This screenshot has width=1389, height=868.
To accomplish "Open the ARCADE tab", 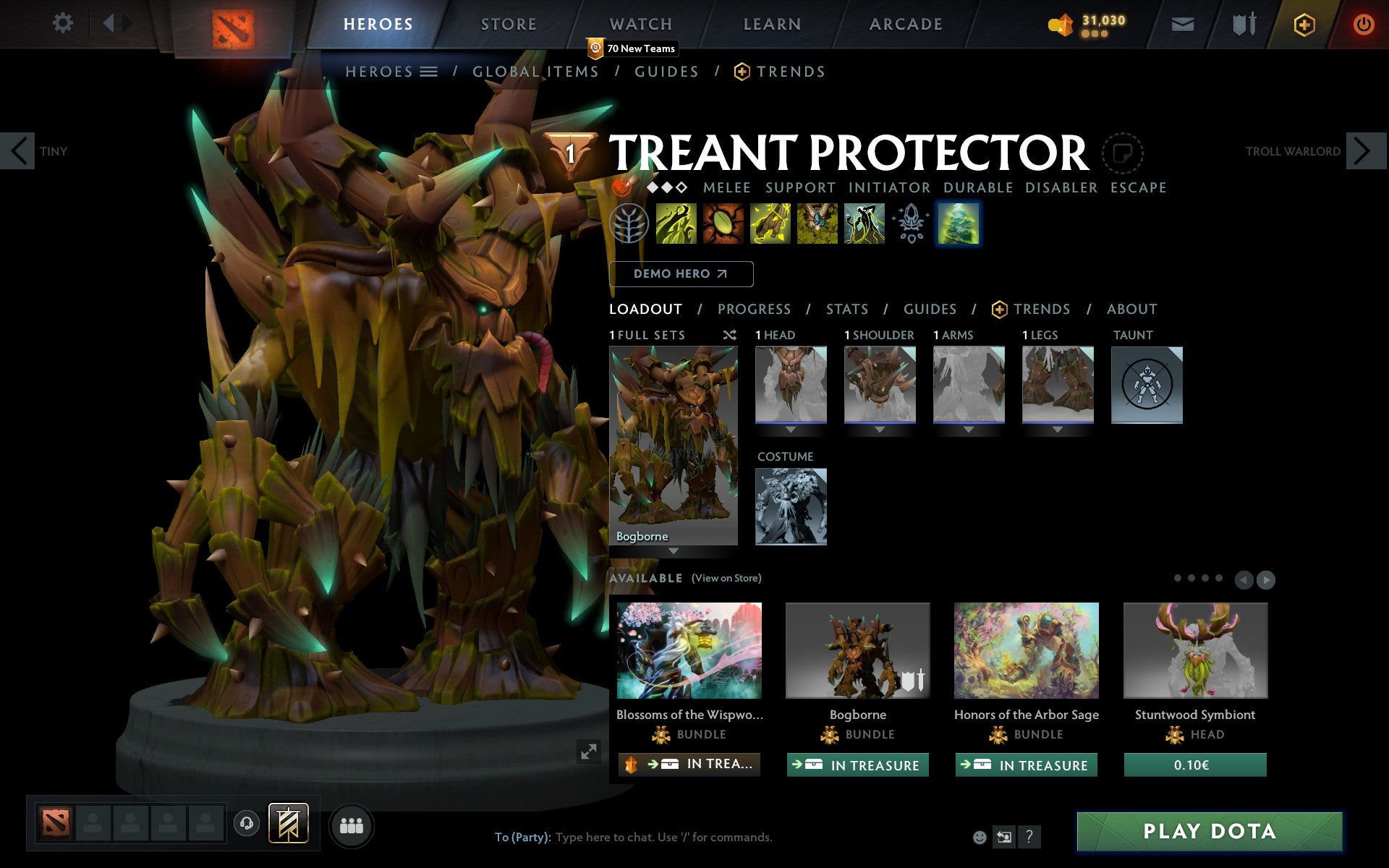I will coord(905,23).
